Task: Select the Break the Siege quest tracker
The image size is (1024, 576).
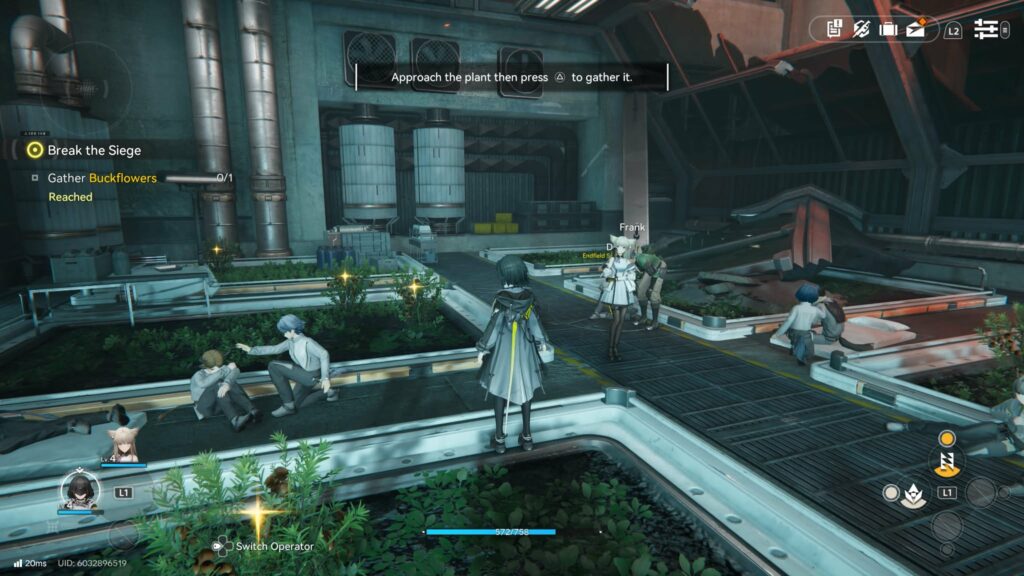Action: tap(94, 150)
